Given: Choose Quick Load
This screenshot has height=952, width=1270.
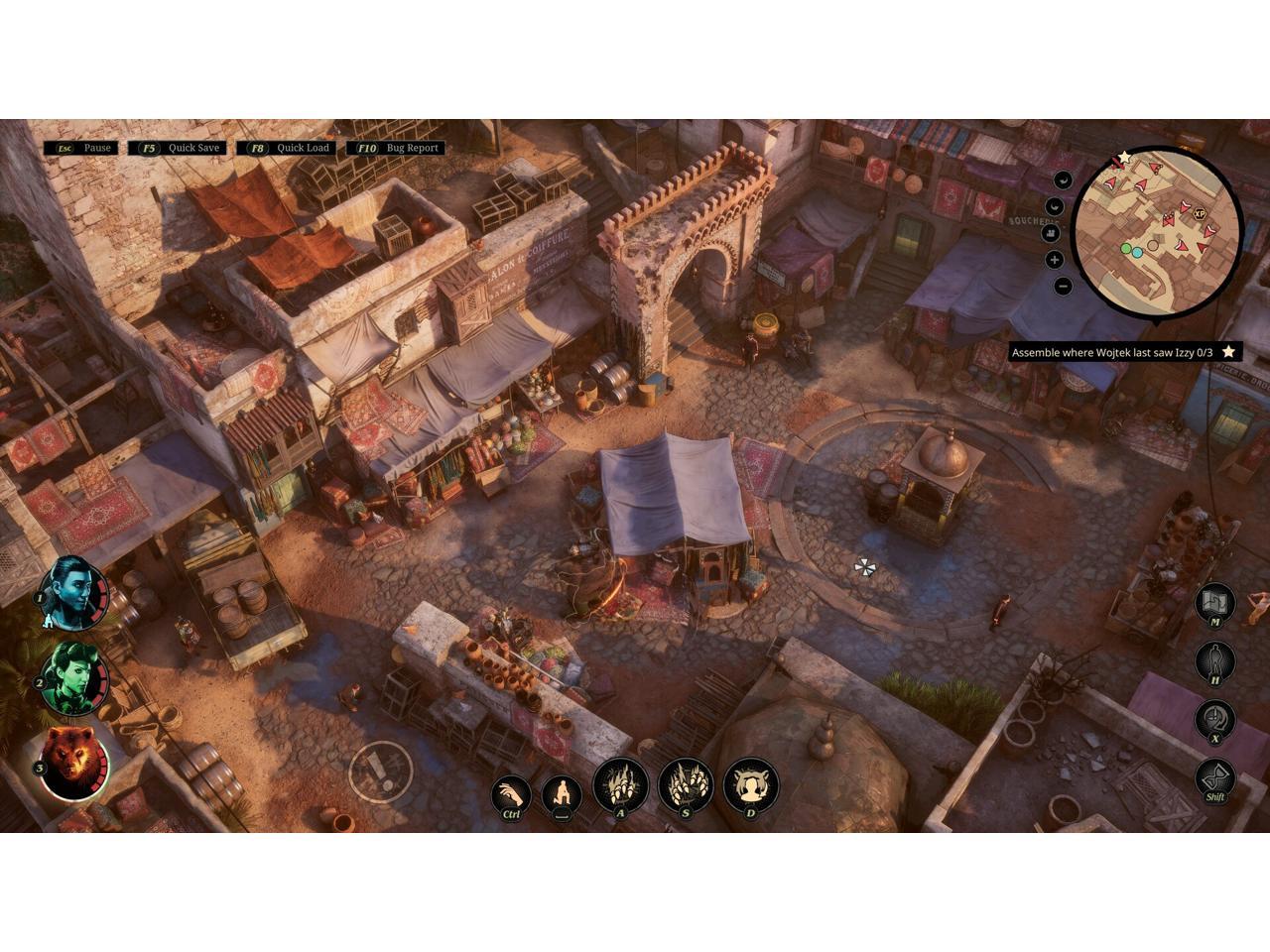Looking at the screenshot, I should [289, 148].
